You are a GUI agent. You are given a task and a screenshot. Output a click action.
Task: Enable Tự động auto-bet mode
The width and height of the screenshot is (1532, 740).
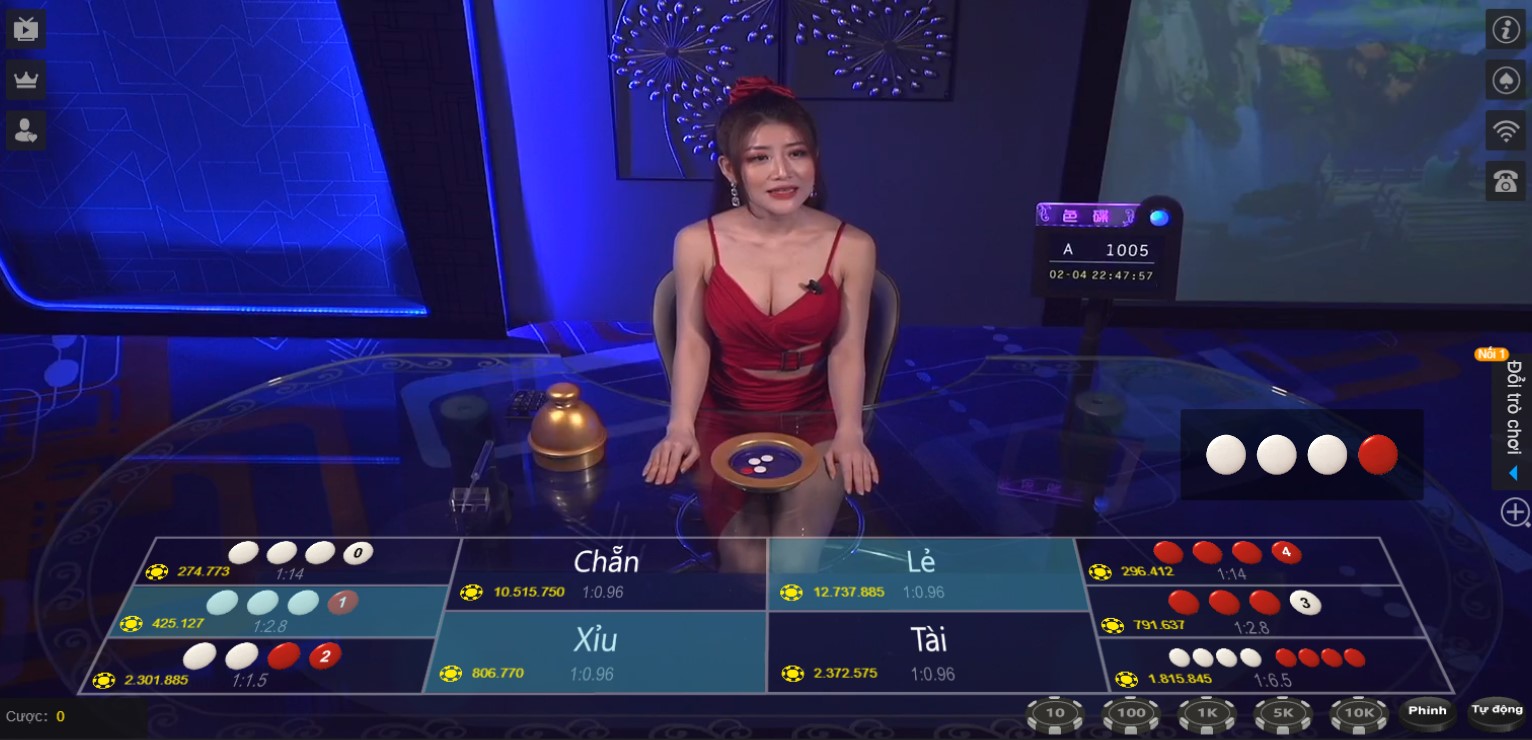point(1495,712)
